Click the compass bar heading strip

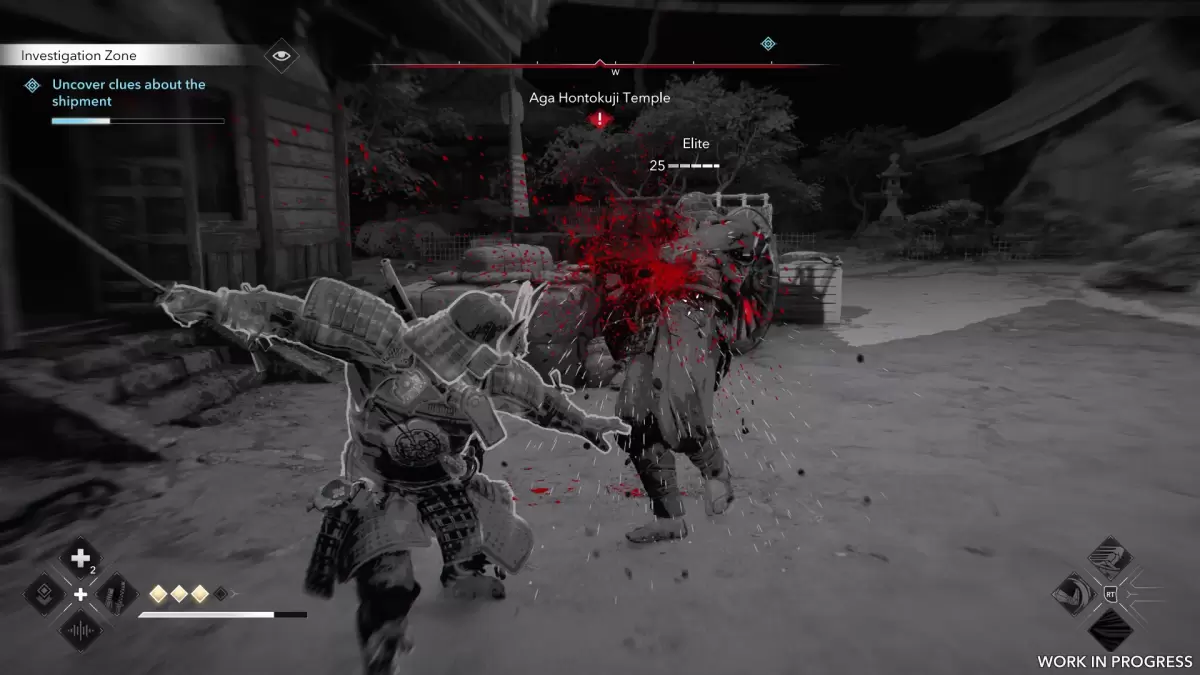[600, 66]
